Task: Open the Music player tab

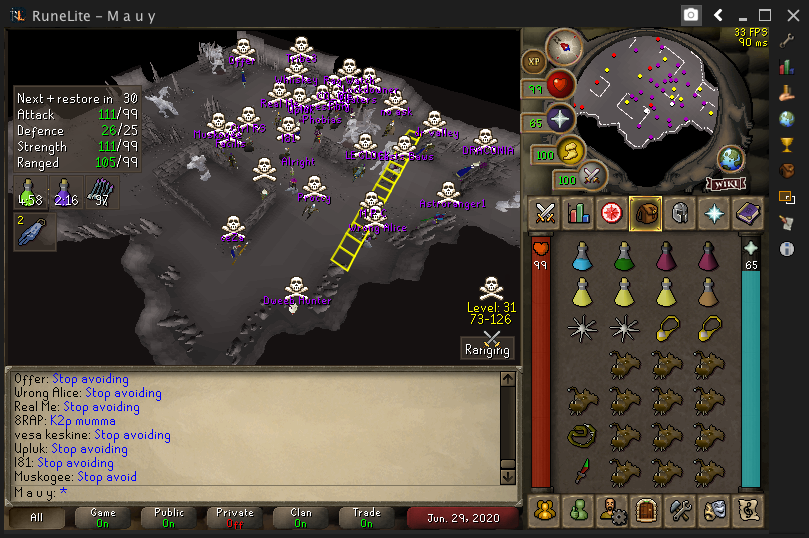Action: coord(746,509)
